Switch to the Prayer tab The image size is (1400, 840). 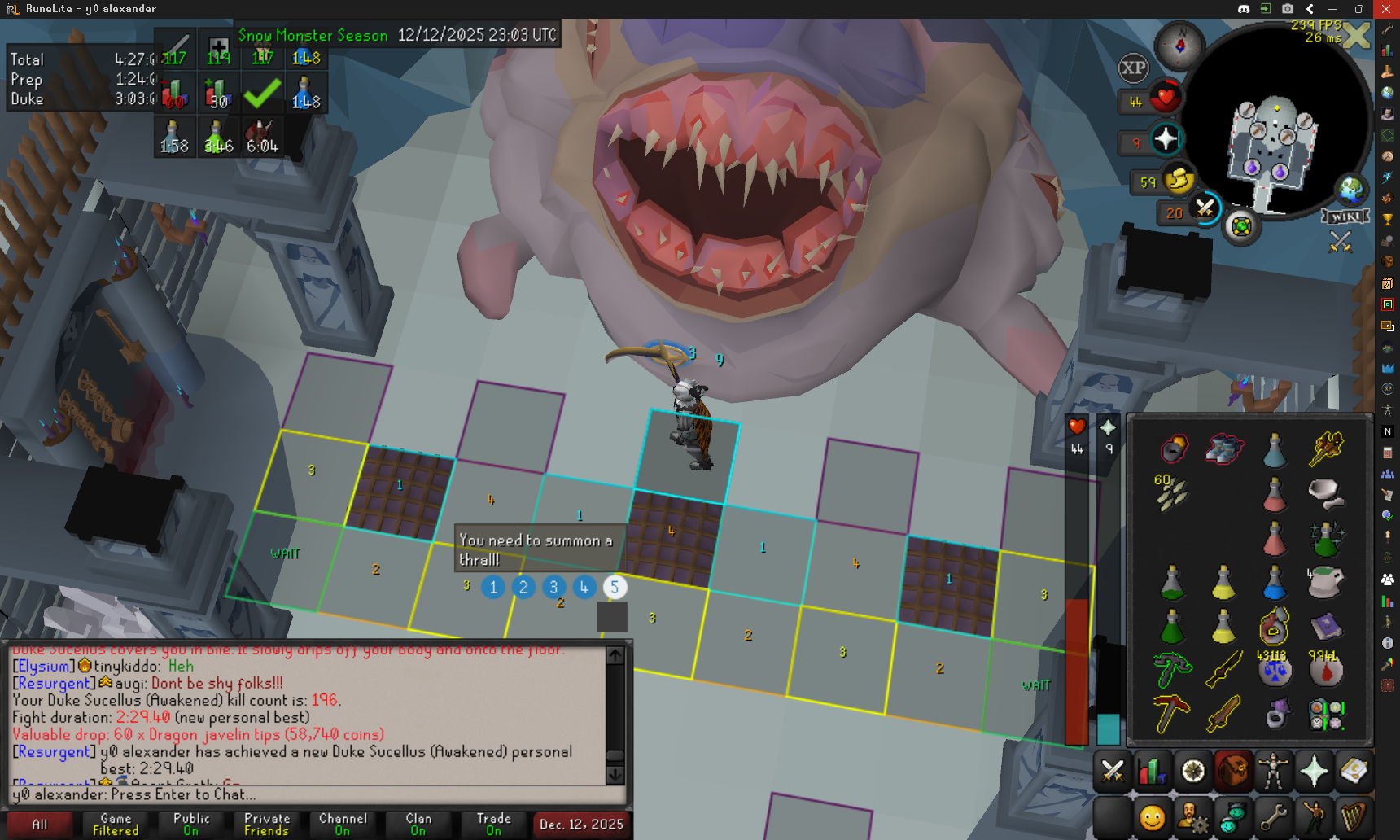(1314, 771)
